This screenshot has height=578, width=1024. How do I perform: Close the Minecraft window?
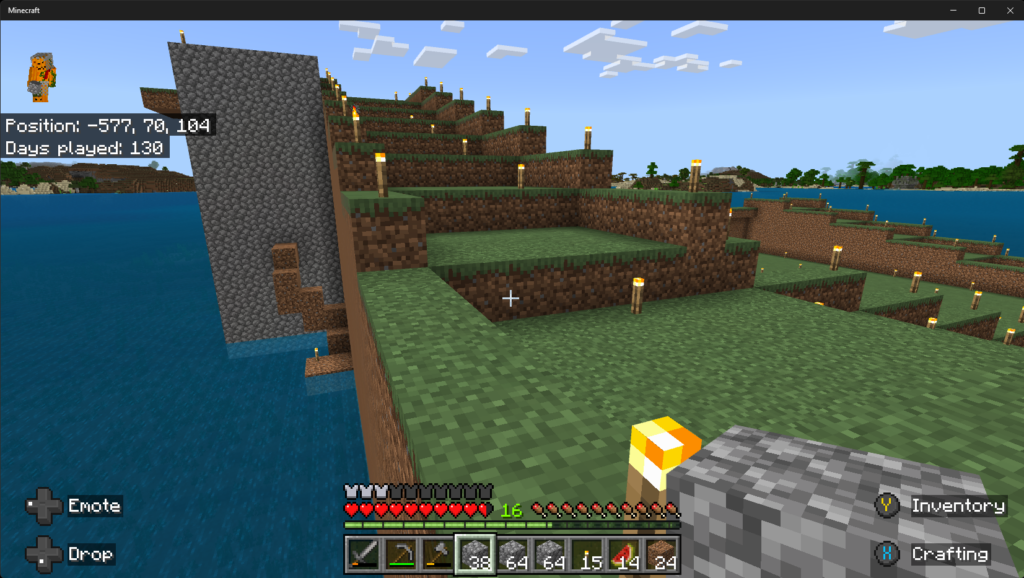click(1005, 10)
